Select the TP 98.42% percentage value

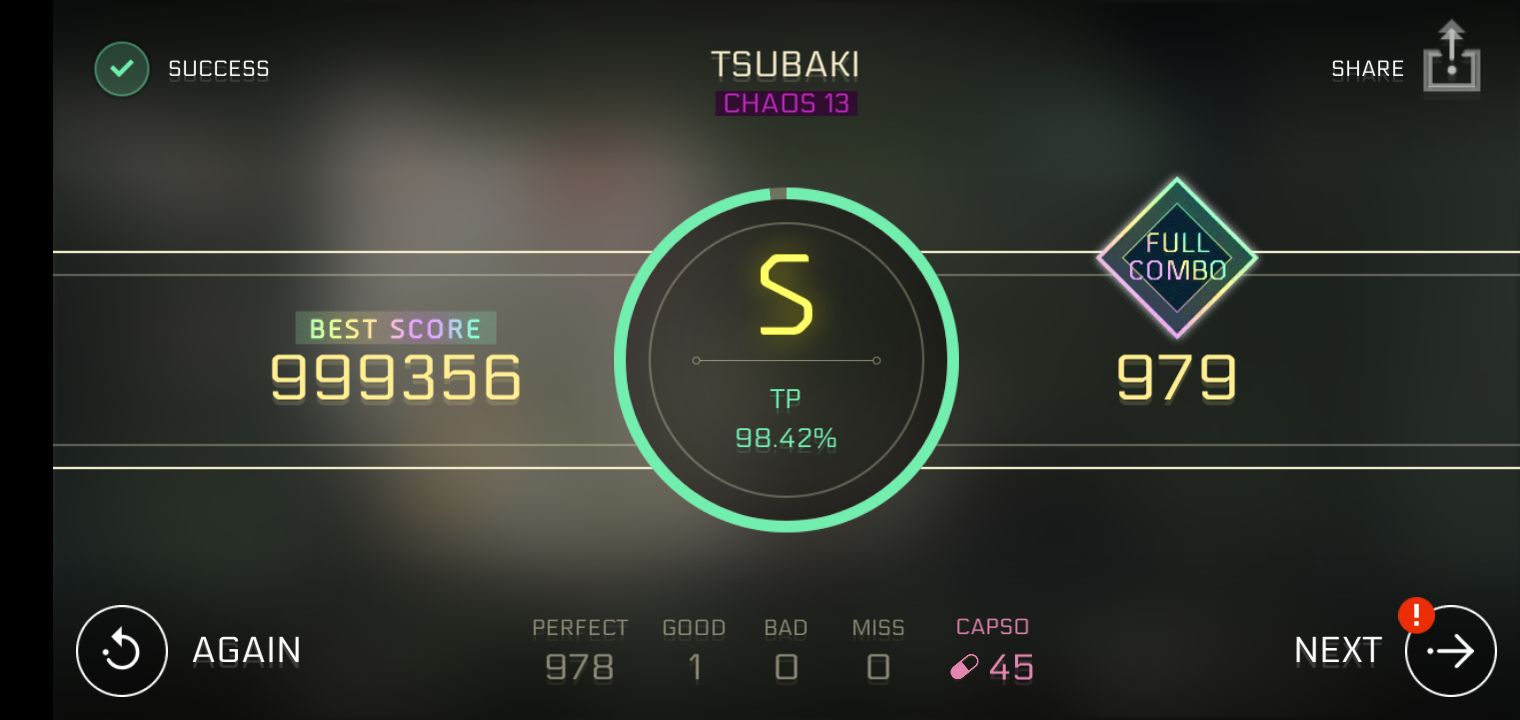tap(786, 437)
